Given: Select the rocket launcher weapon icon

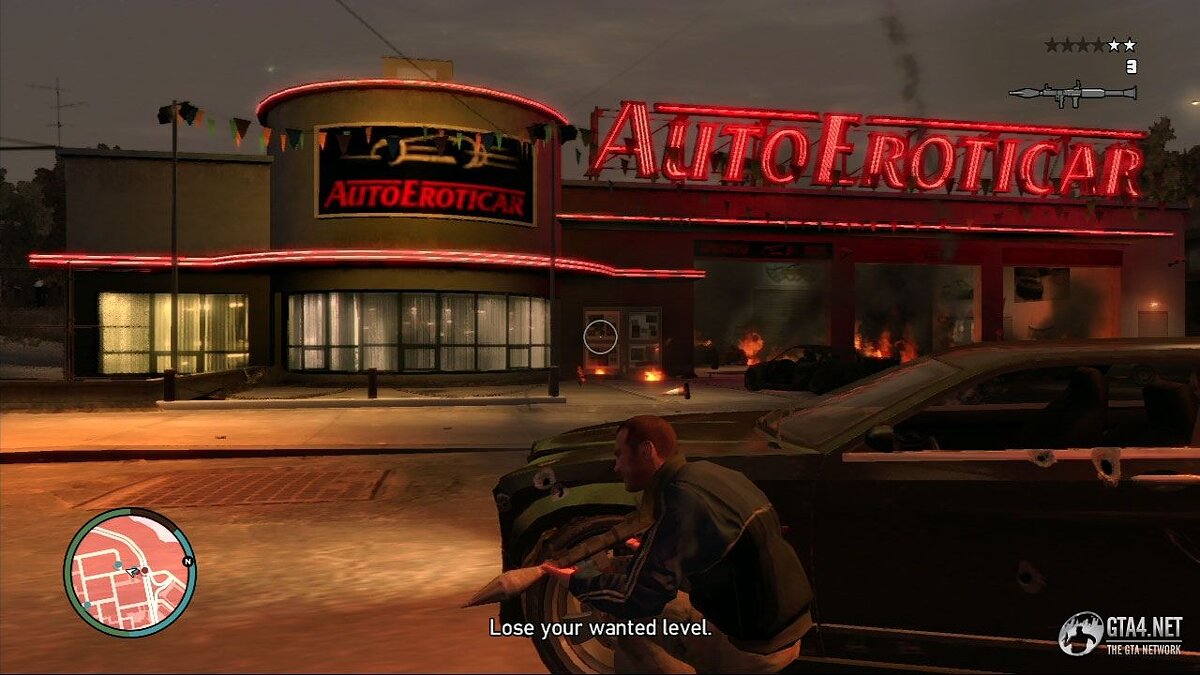Looking at the screenshot, I should click(1072, 93).
